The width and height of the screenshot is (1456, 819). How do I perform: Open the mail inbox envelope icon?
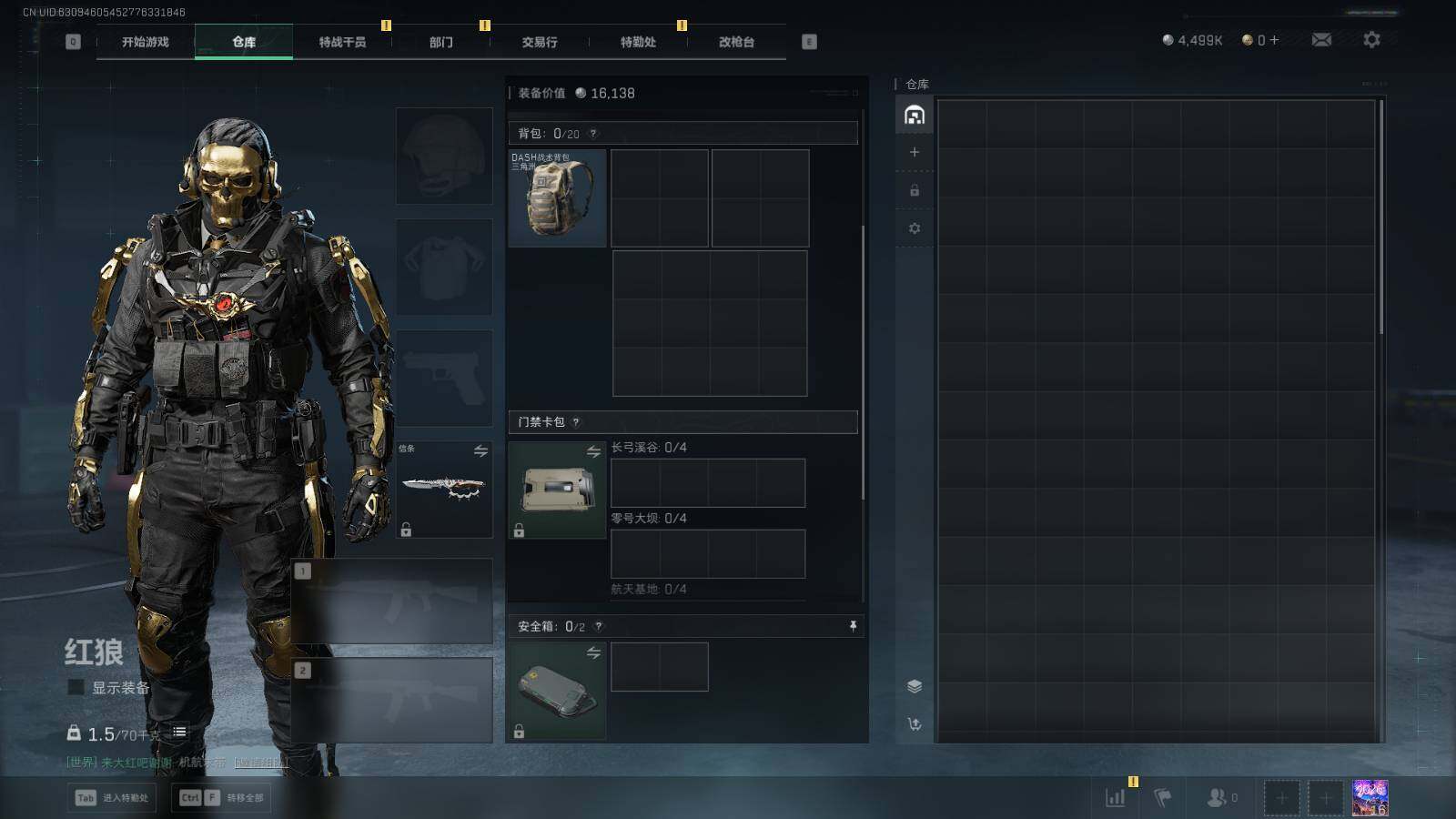(x=1321, y=40)
